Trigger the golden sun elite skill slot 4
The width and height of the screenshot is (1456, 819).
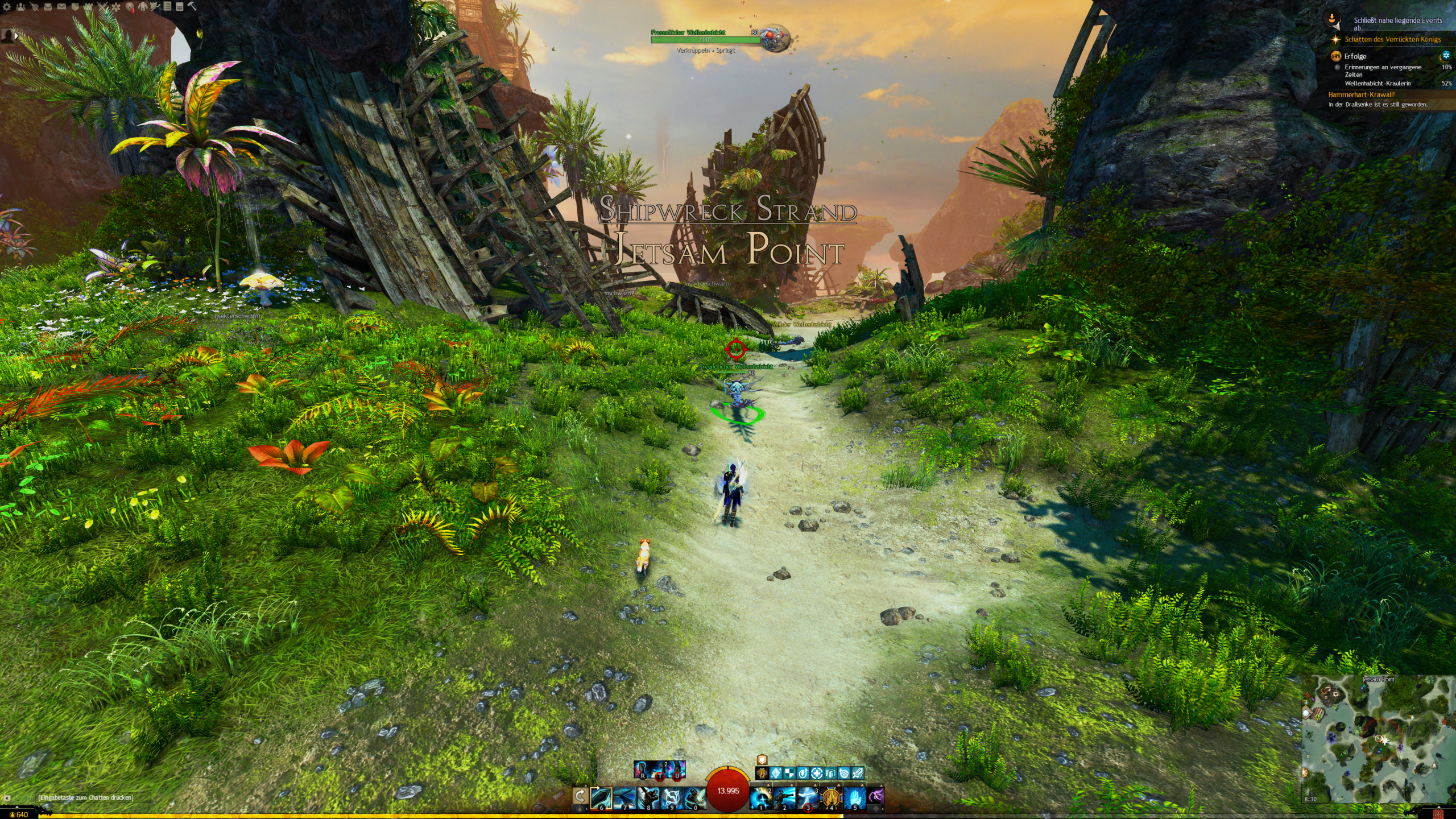point(831,798)
